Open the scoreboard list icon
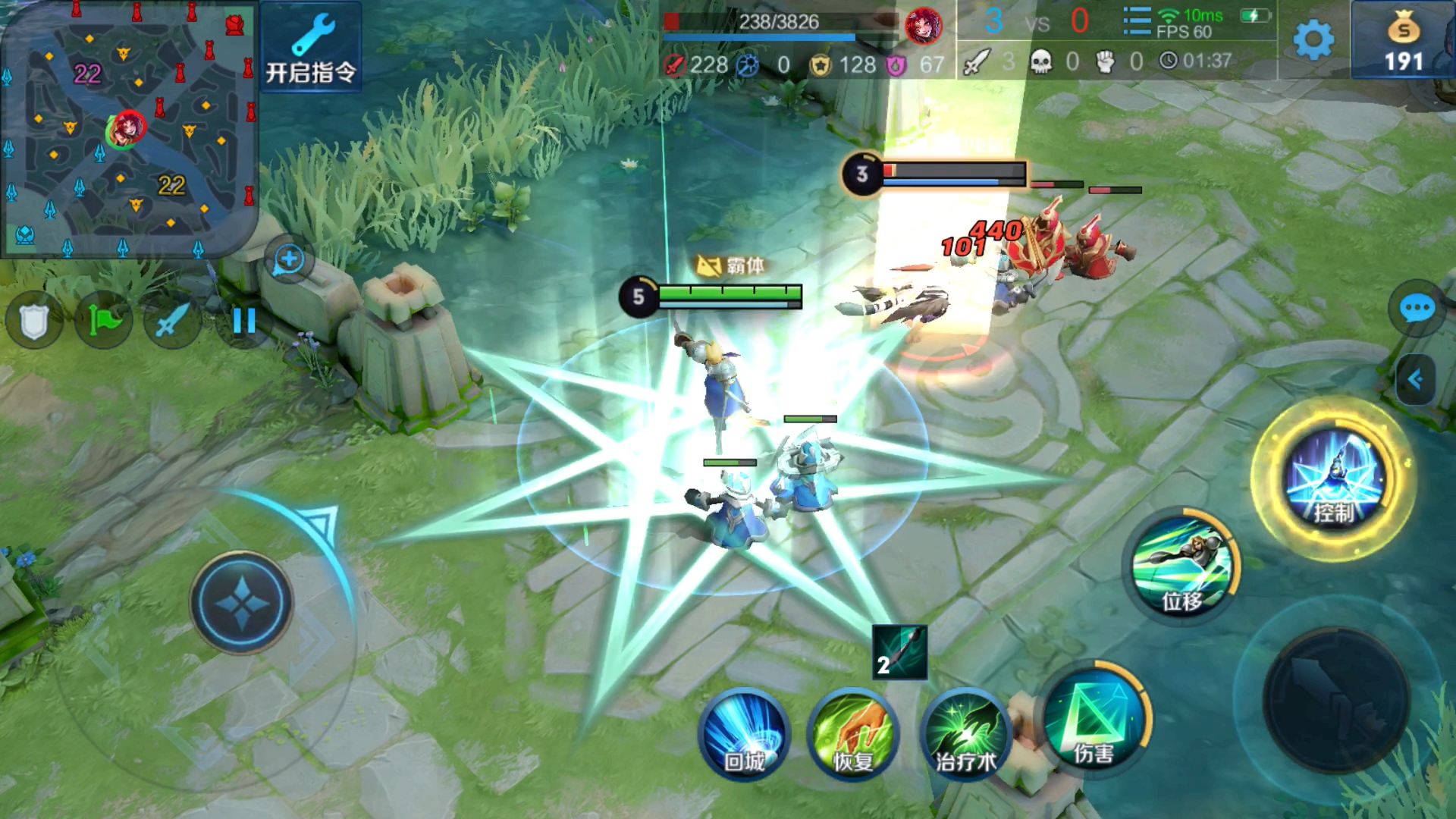 (1136, 21)
